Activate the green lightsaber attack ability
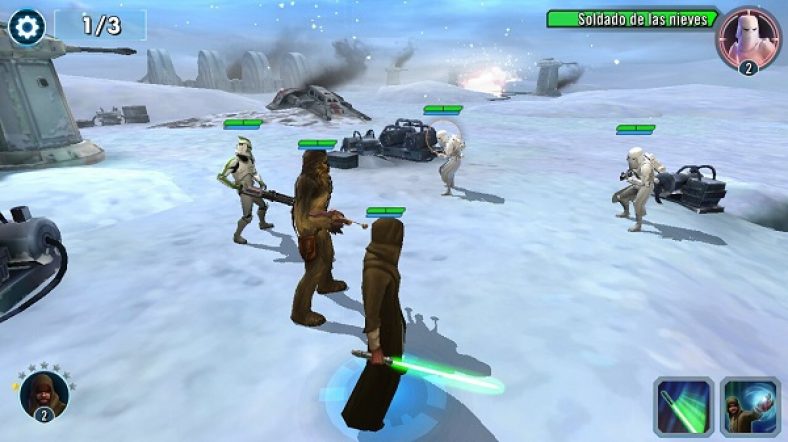Image resolution: width=788 pixels, height=442 pixels. (683, 407)
